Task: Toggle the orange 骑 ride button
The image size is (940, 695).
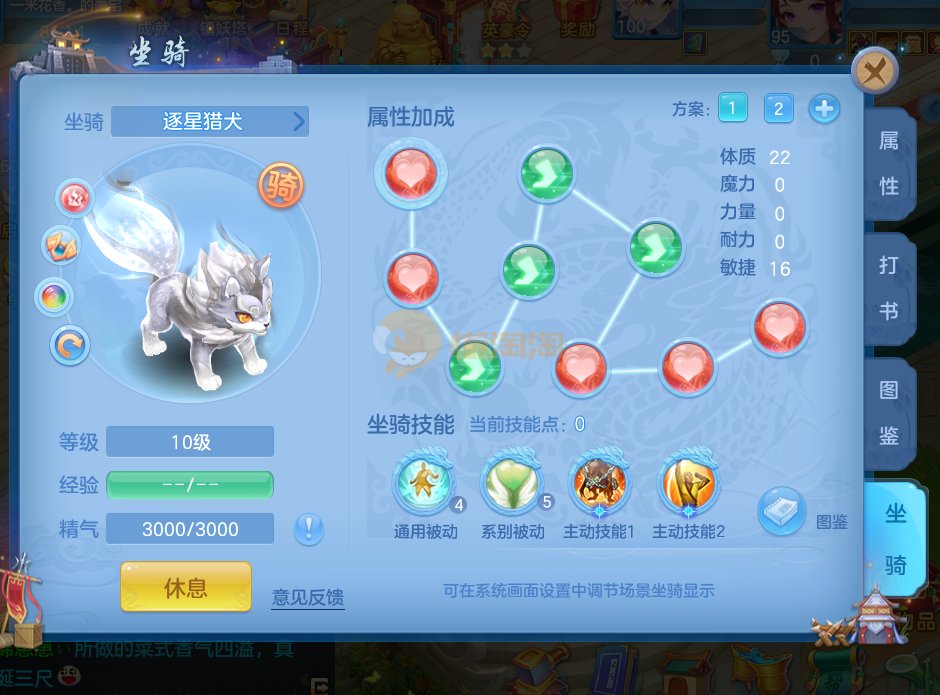Action: (281, 185)
